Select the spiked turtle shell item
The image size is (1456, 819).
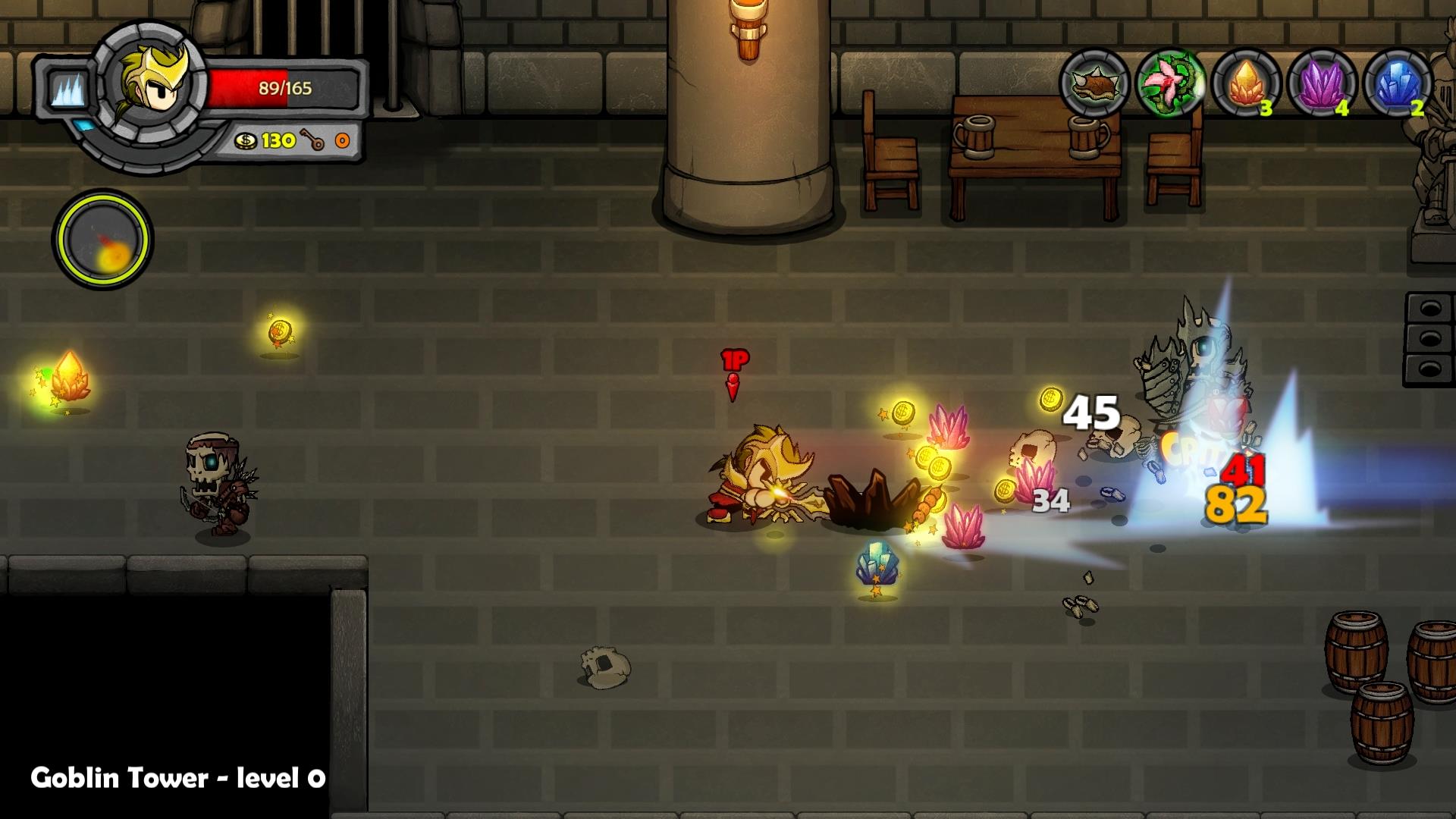point(1094,83)
